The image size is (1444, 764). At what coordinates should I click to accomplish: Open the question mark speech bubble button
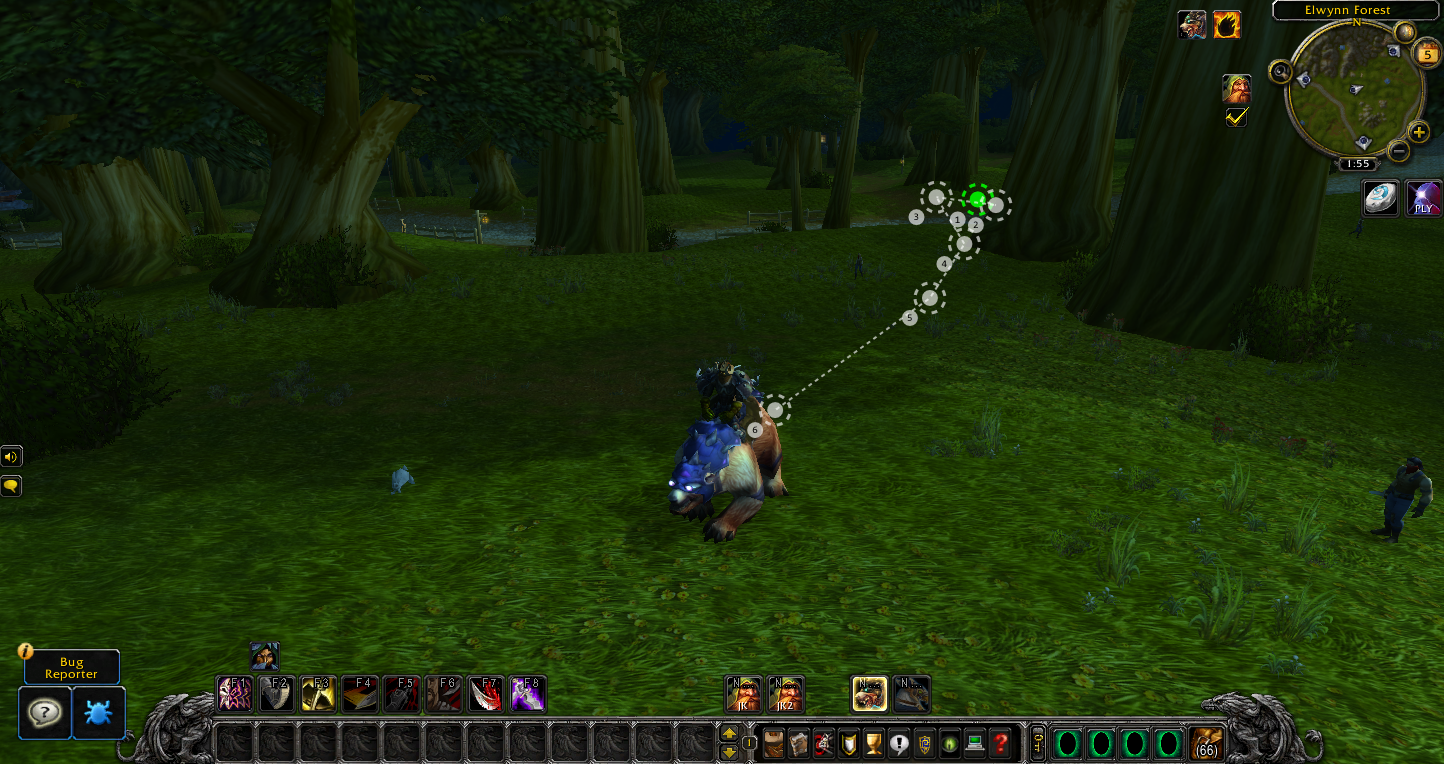coord(45,712)
